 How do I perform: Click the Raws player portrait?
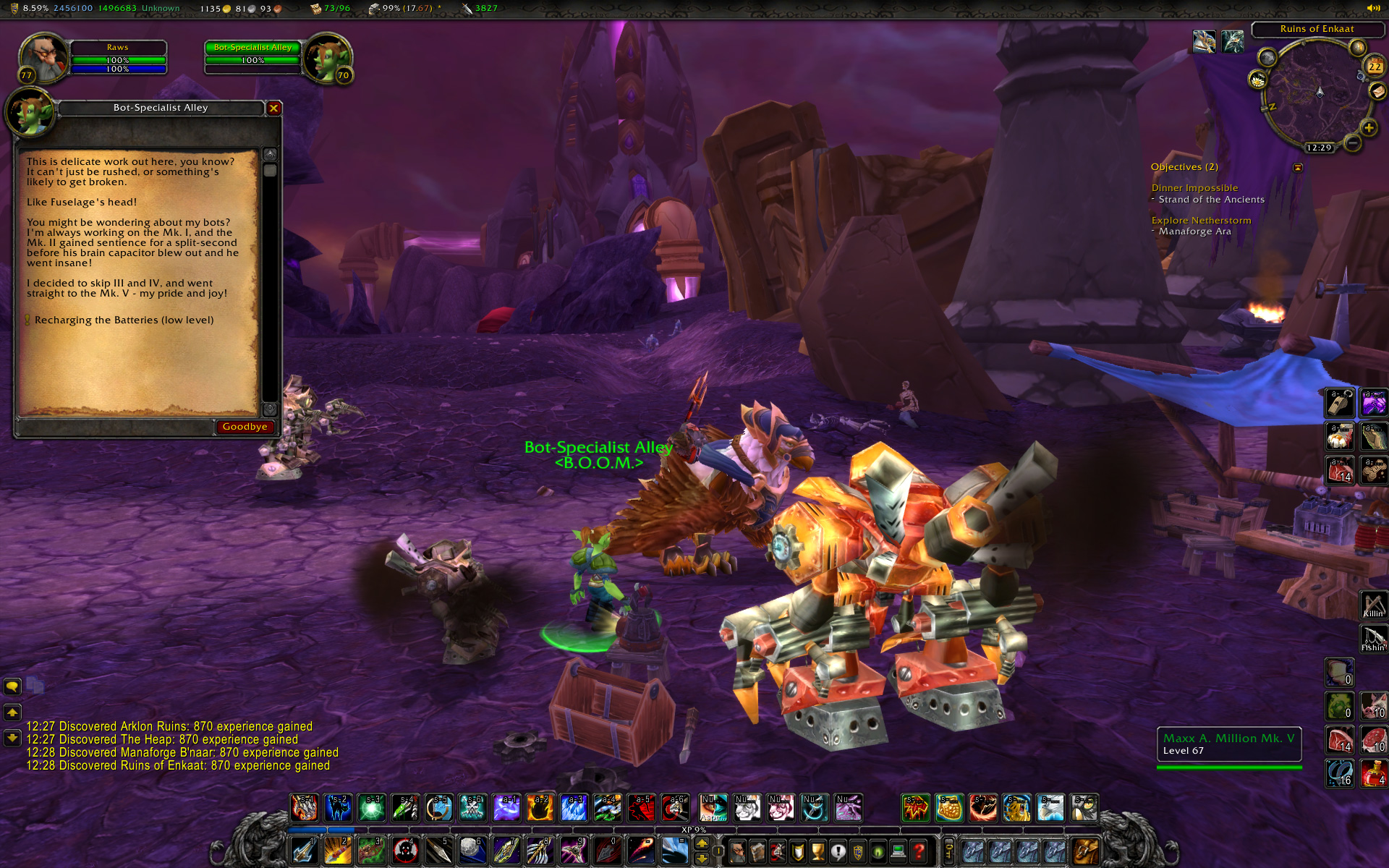(x=43, y=56)
